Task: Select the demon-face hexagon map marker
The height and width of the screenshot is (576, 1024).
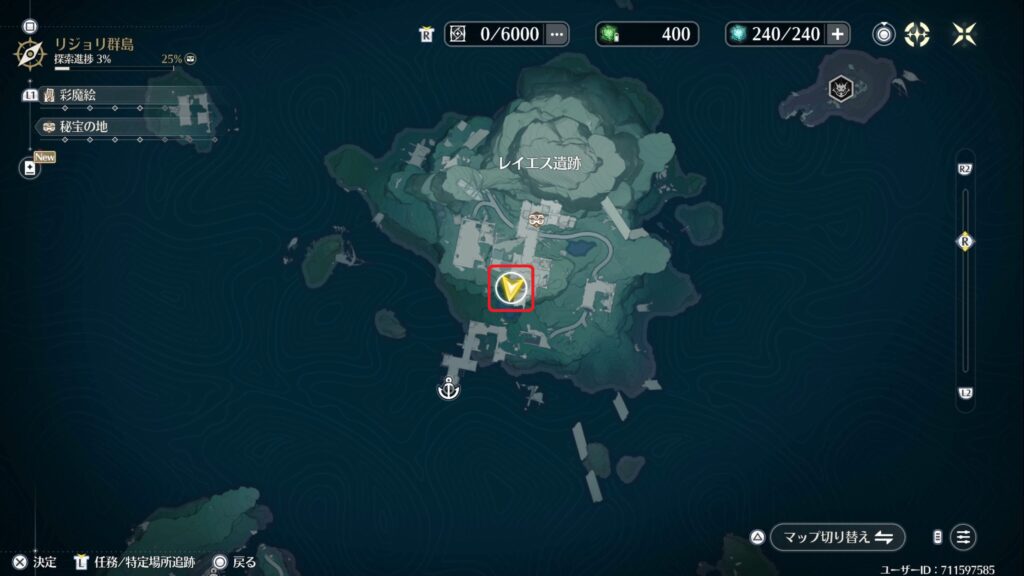Action: pos(842,90)
